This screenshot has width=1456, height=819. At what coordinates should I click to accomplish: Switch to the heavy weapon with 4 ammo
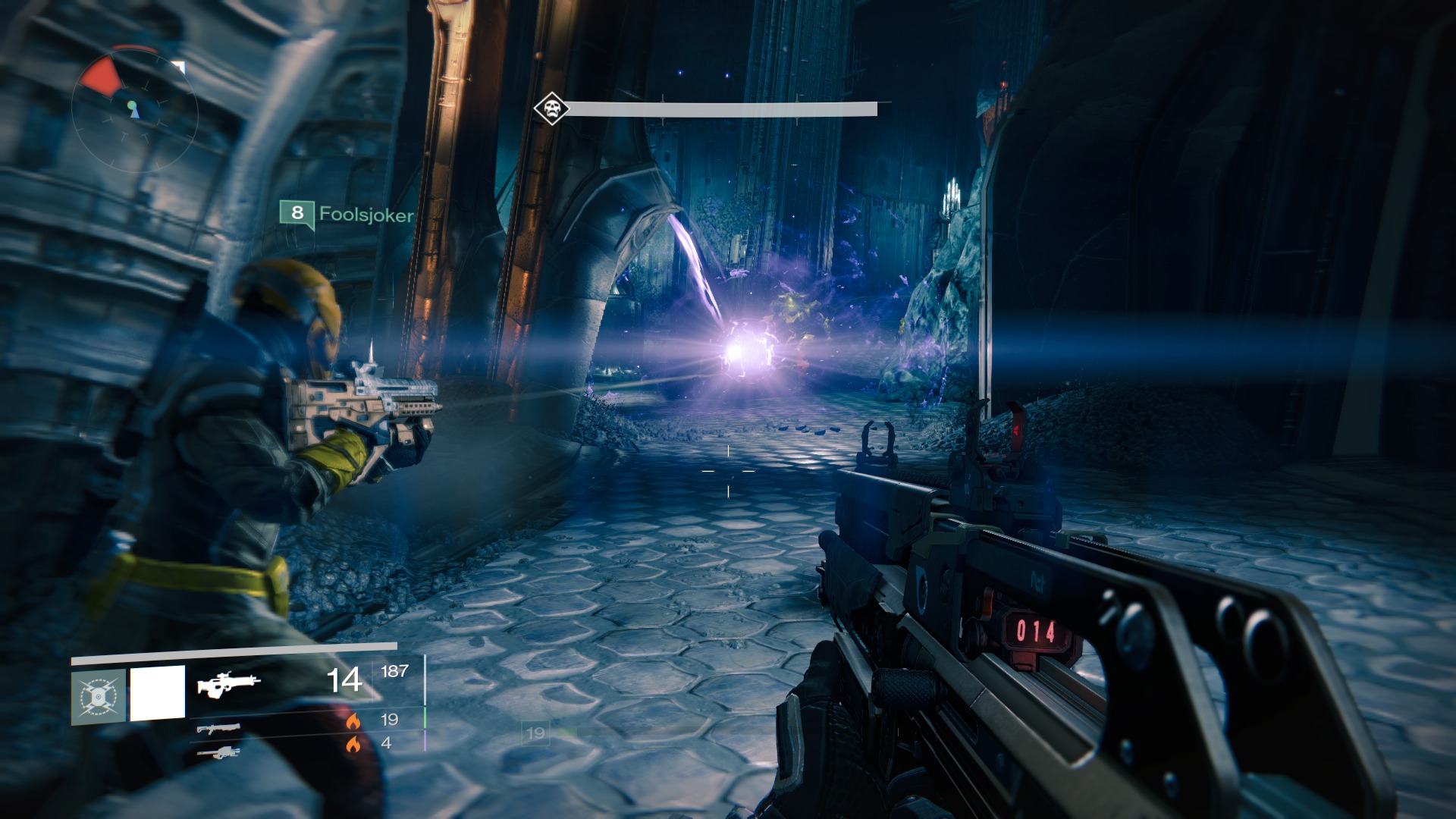pyautogui.click(x=218, y=752)
